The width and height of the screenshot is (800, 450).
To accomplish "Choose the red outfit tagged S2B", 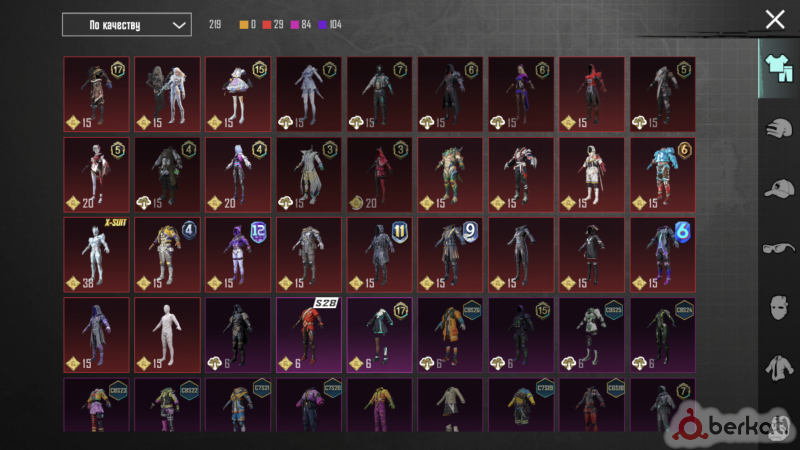I will (x=309, y=334).
